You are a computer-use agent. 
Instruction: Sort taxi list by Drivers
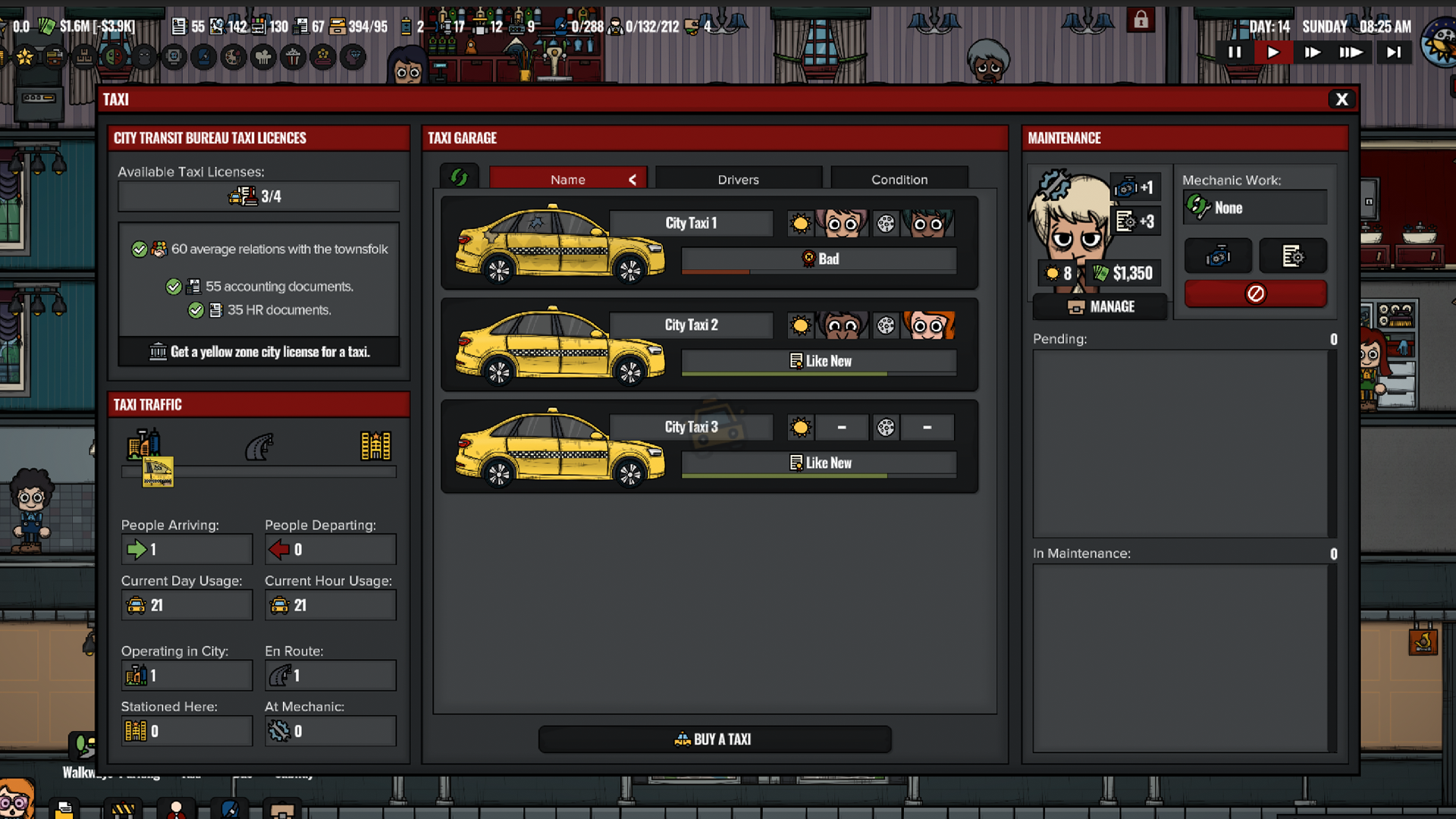click(x=738, y=180)
